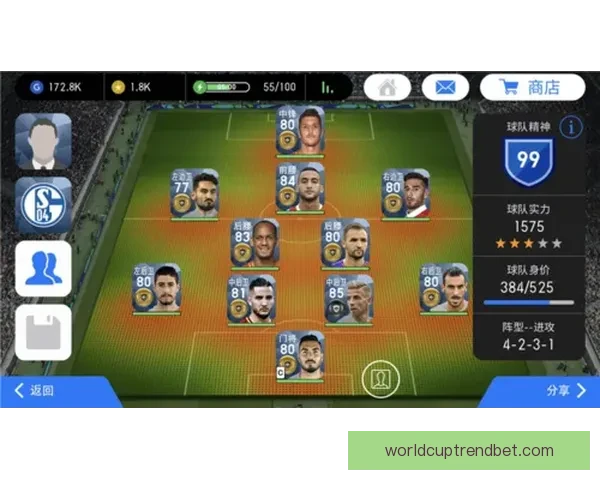Screen dimensions: 600x480
Task: Open the 商店 shop
Action: click(531, 87)
